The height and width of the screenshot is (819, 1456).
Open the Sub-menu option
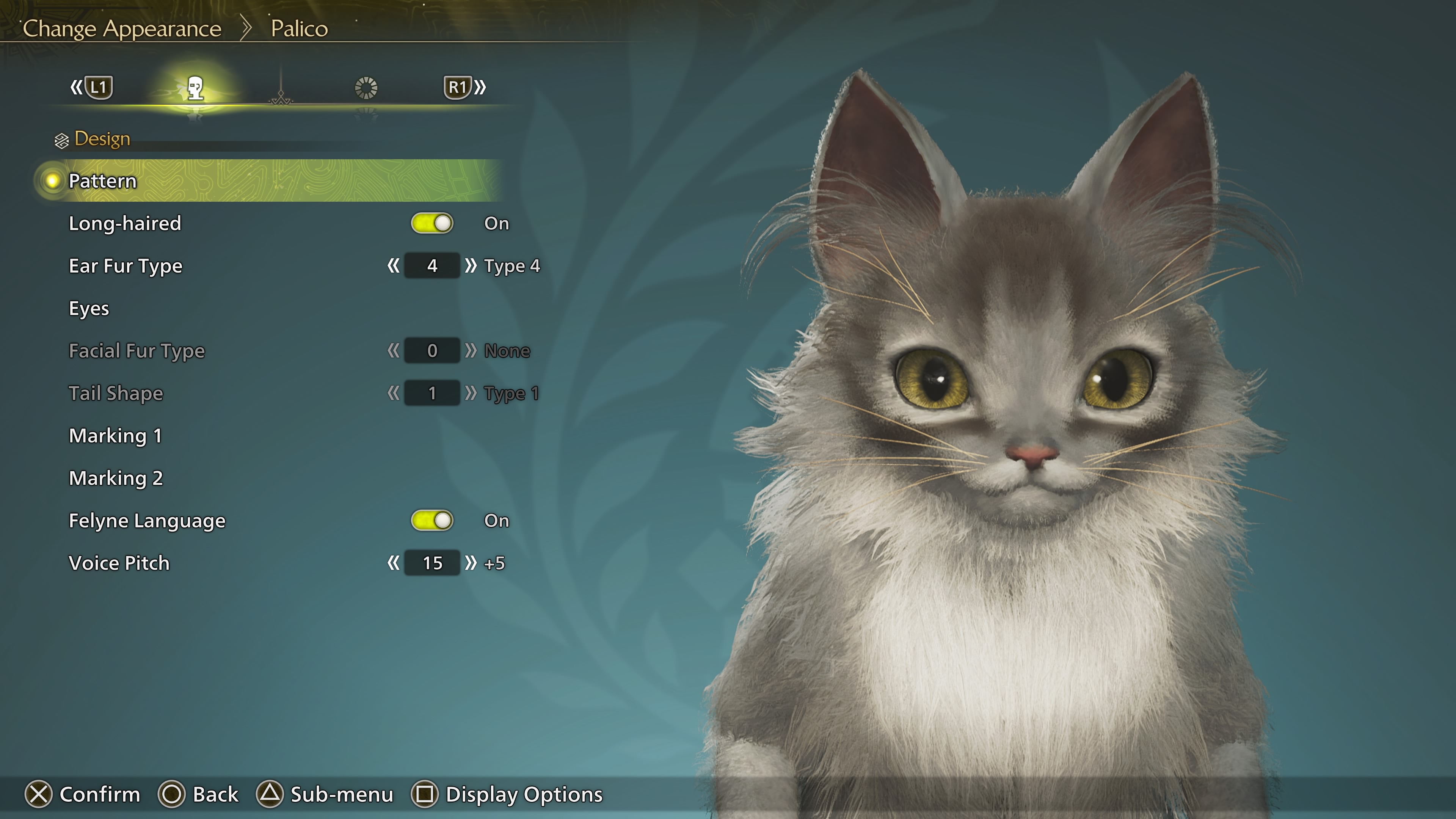pos(326,794)
